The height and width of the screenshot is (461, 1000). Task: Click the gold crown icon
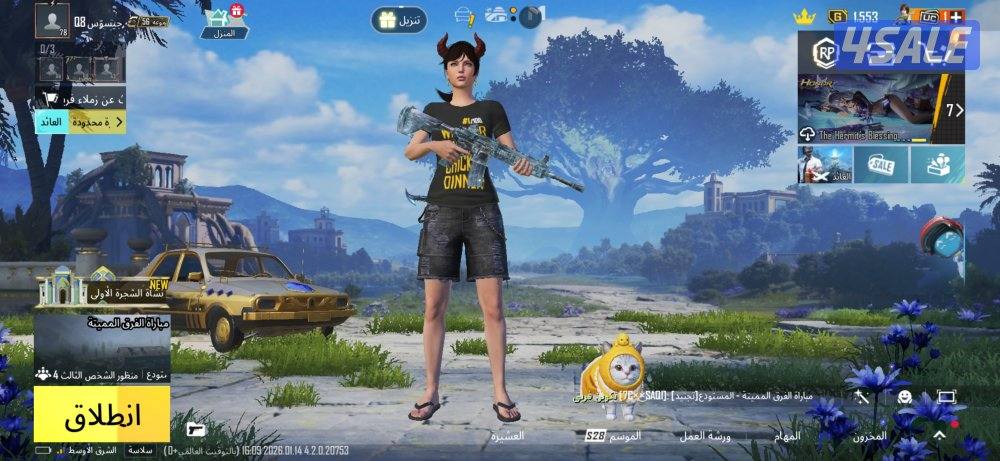point(804,16)
